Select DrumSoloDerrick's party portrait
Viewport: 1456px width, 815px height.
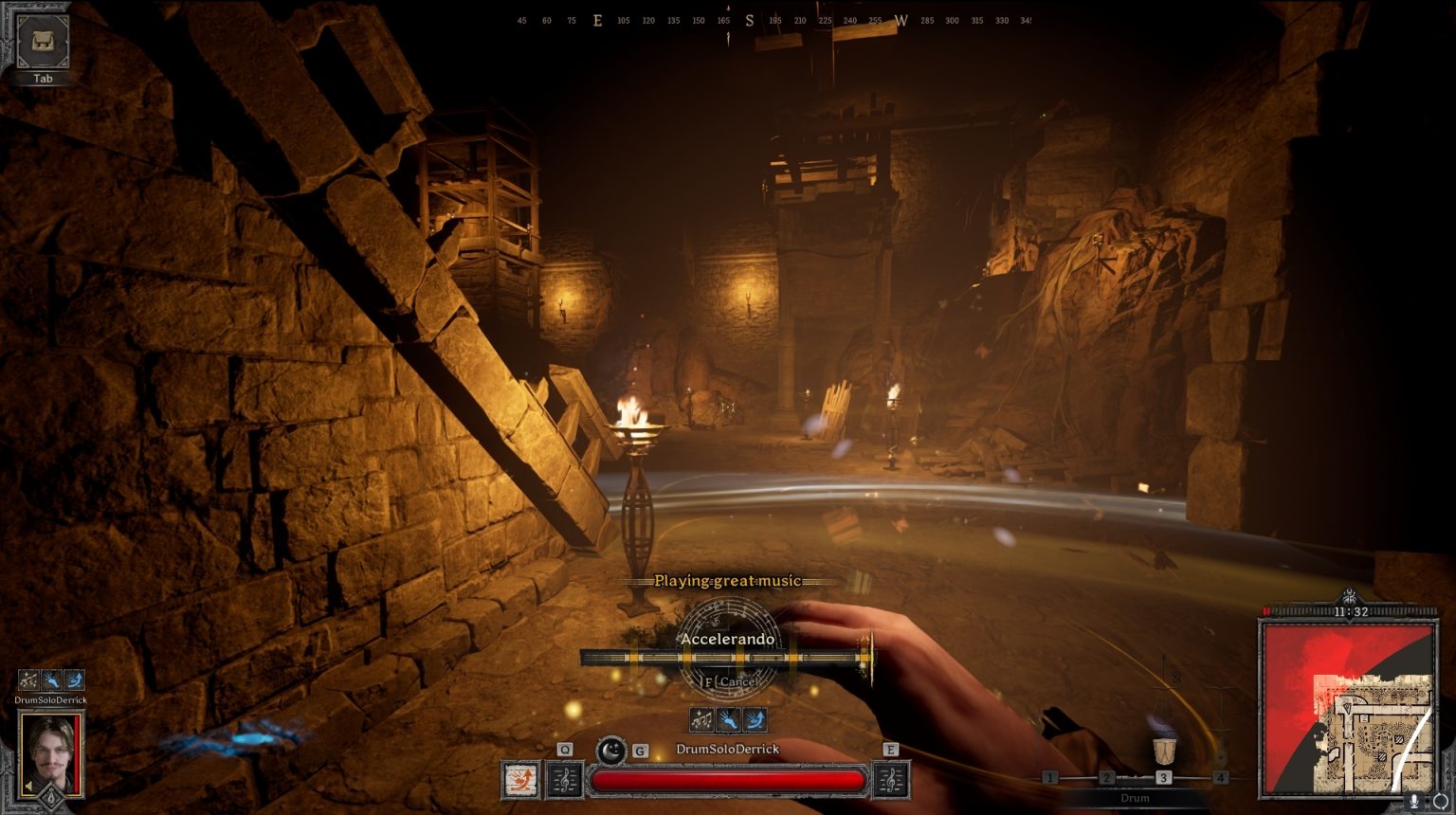51,752
